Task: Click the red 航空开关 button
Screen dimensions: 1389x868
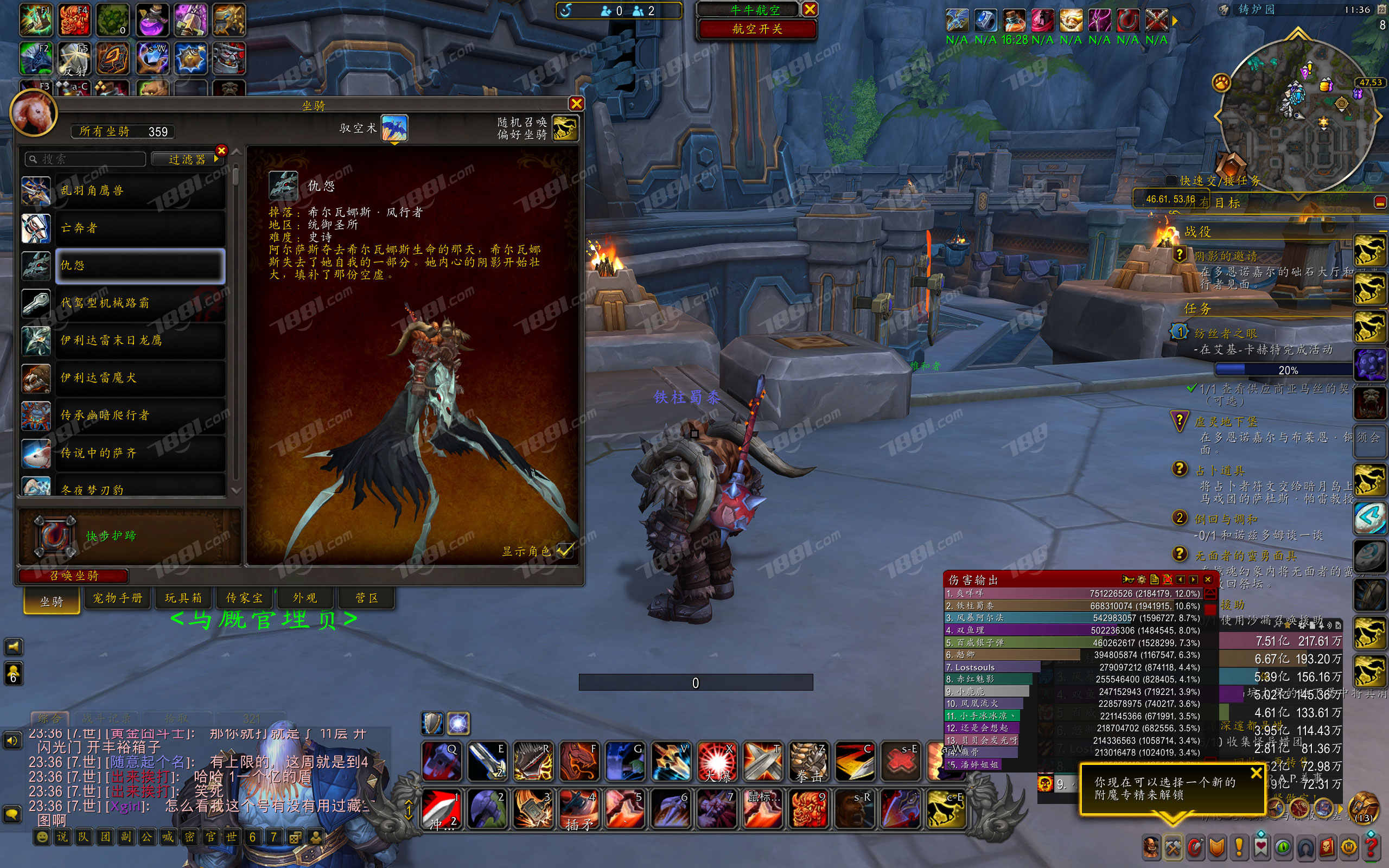Action: [x=756, y=29]
